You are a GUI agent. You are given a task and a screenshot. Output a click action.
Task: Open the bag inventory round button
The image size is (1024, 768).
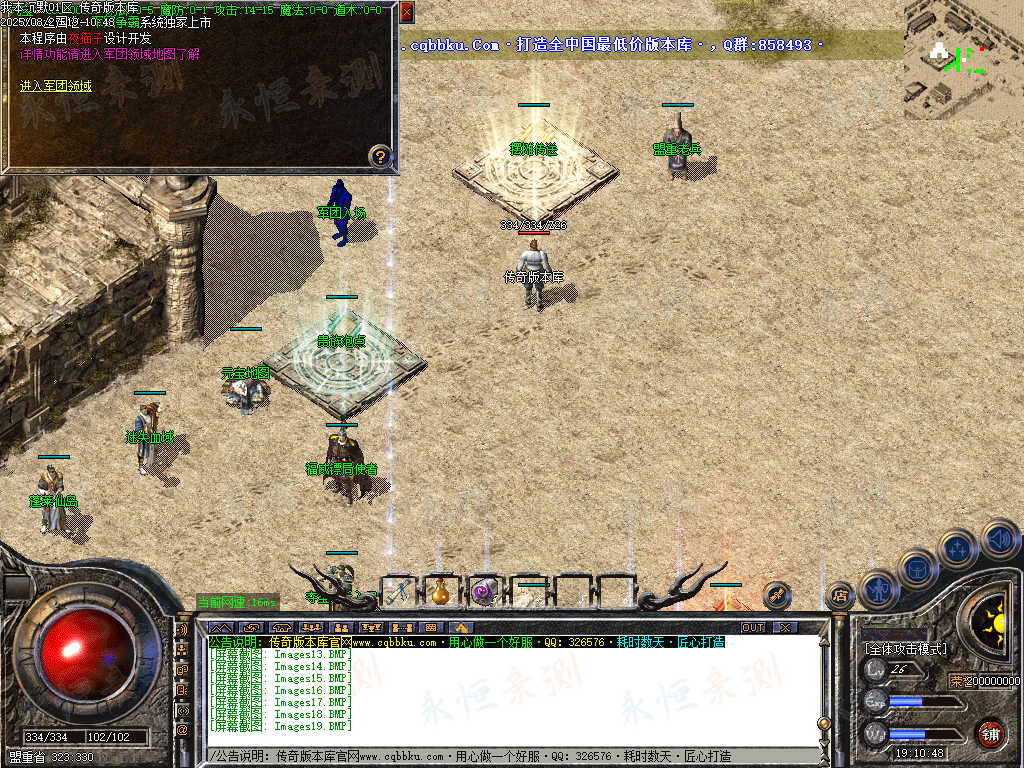tap(918, 568)
